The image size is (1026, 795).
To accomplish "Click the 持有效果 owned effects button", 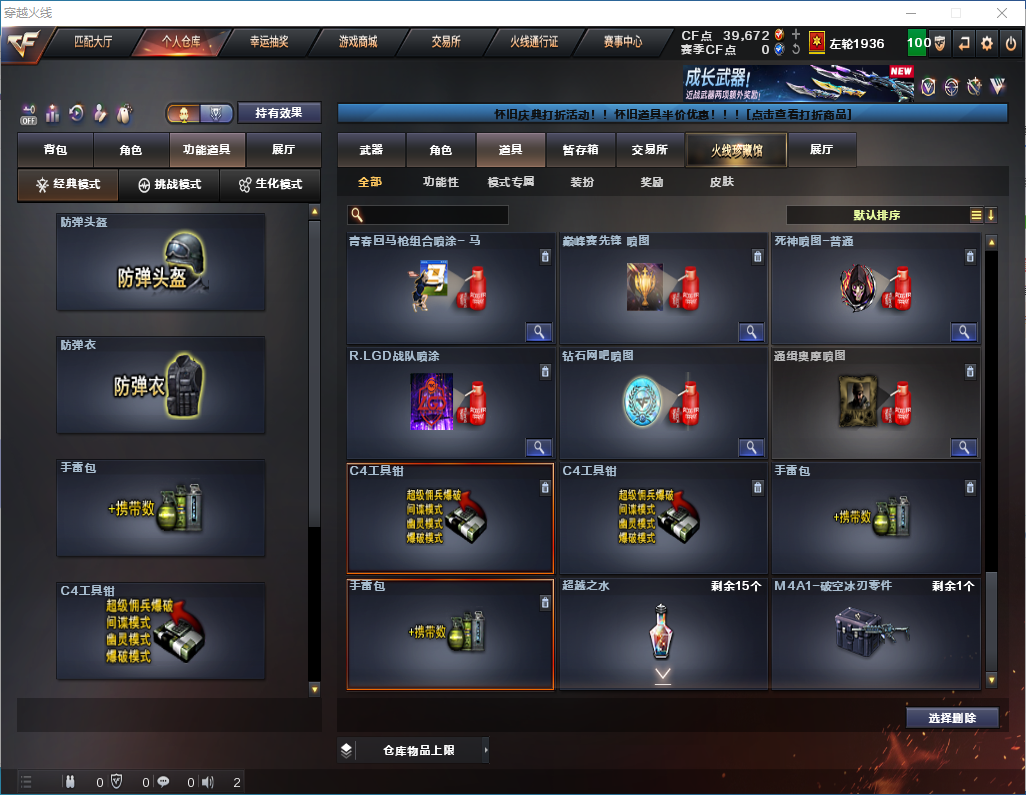I will click(278, 113).
